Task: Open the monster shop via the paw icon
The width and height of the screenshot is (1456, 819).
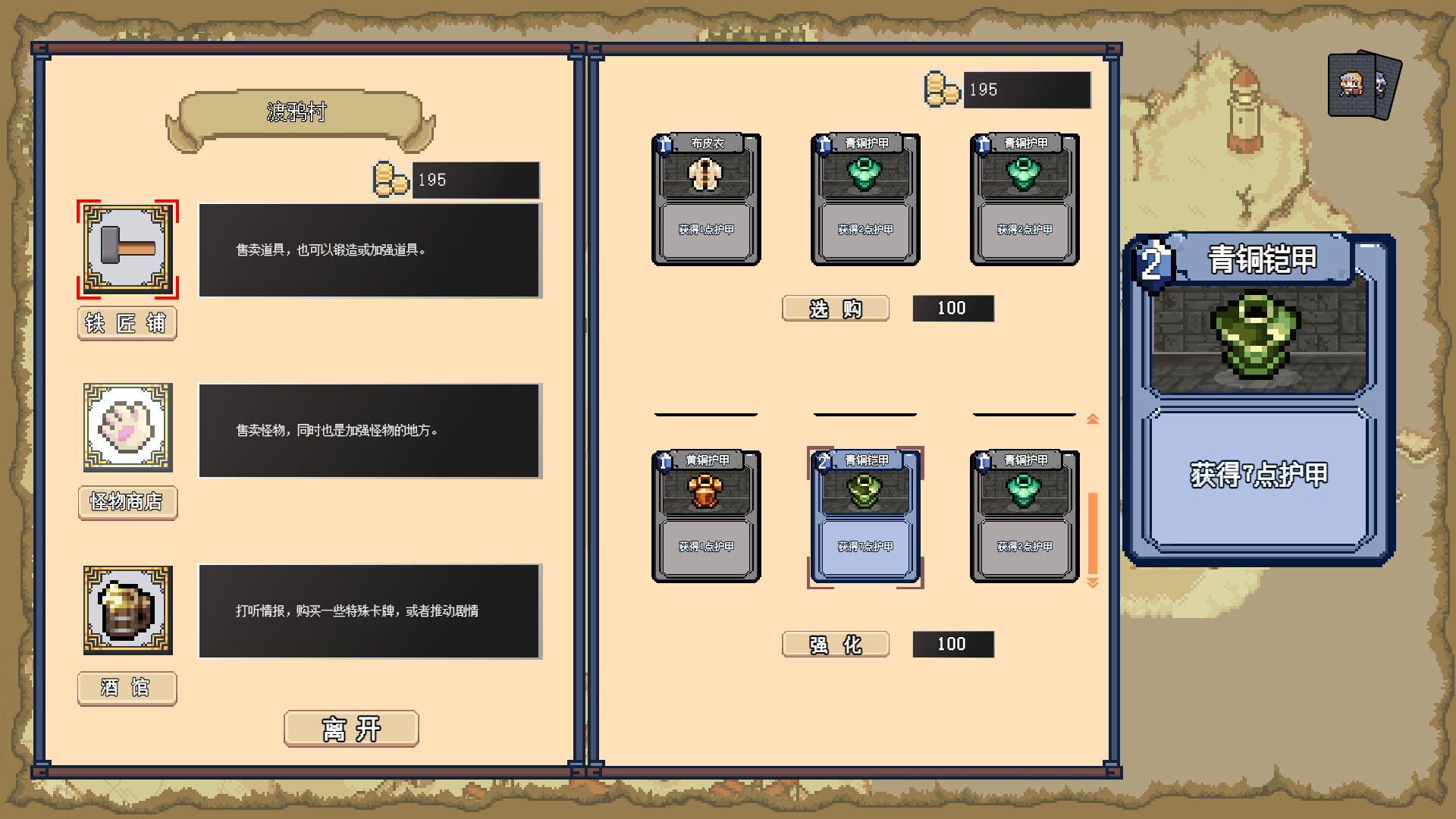Action: (x=127, y=428)
